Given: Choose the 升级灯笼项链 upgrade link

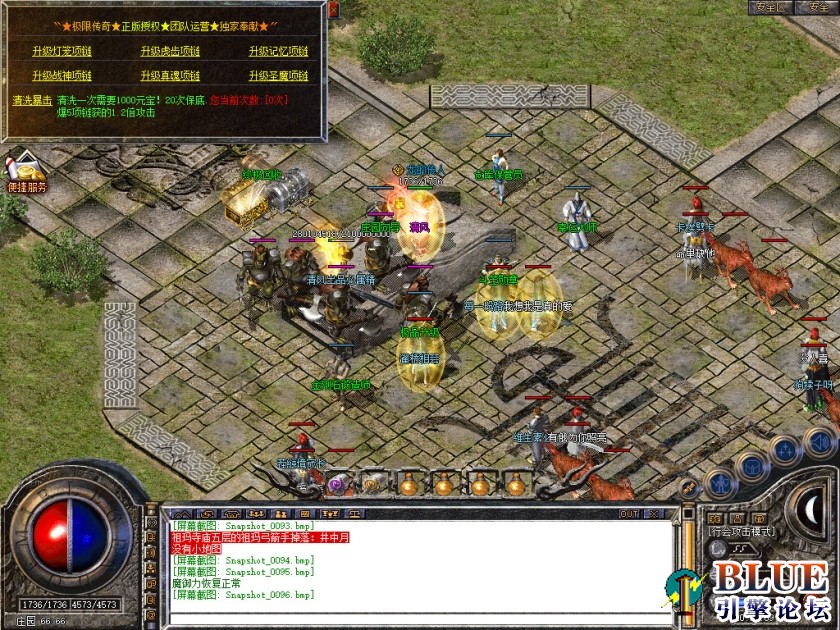Looking at the screenshot, I should [x=62, y=51].
